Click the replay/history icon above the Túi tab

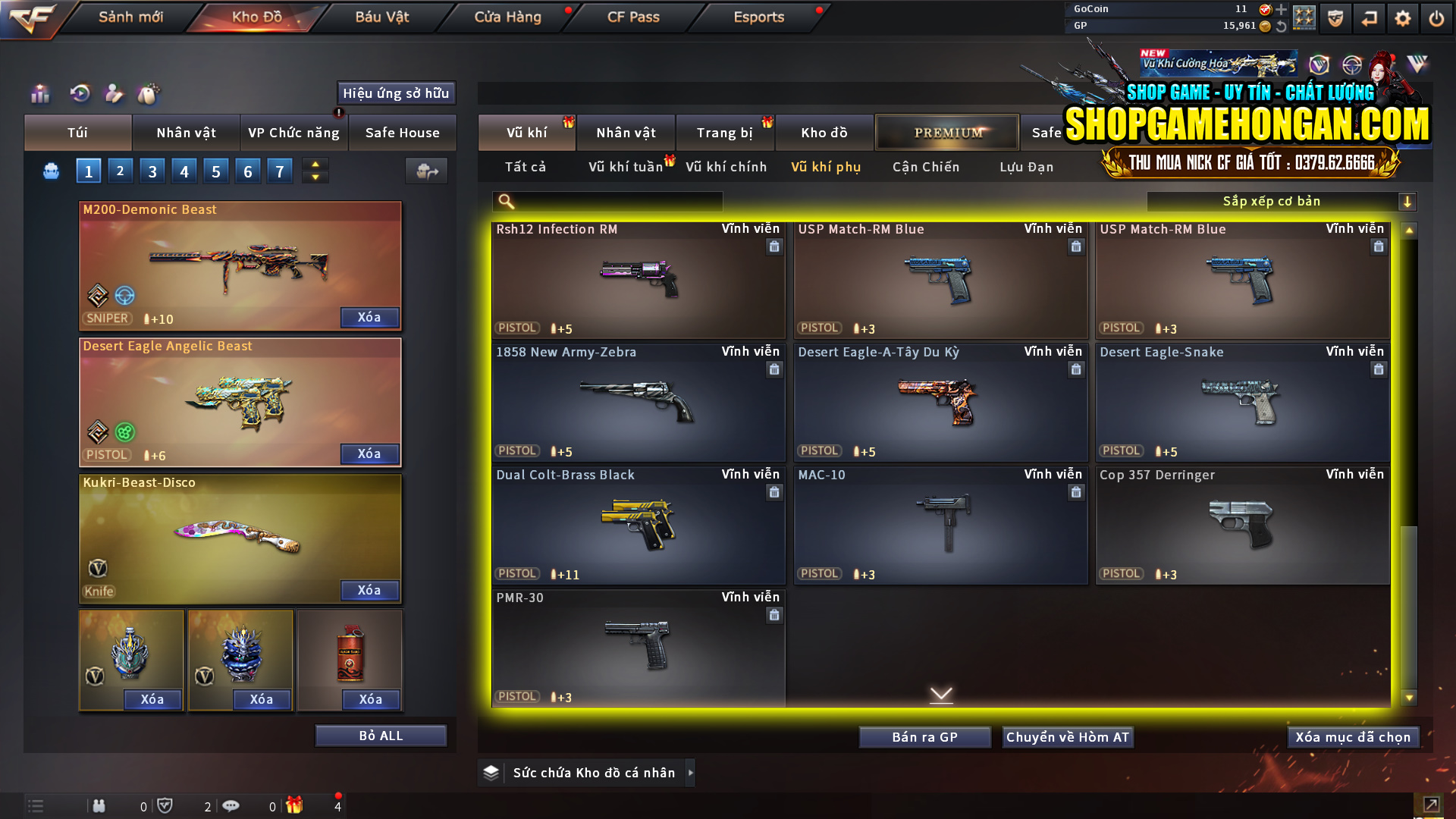tap(79, 94)
